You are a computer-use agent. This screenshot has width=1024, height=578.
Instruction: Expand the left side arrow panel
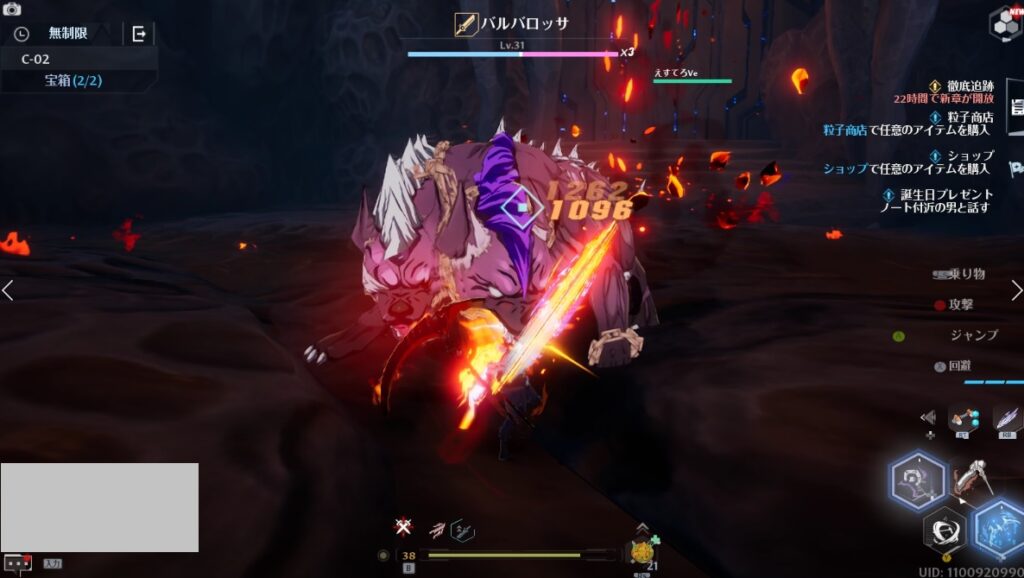point(8,291)
